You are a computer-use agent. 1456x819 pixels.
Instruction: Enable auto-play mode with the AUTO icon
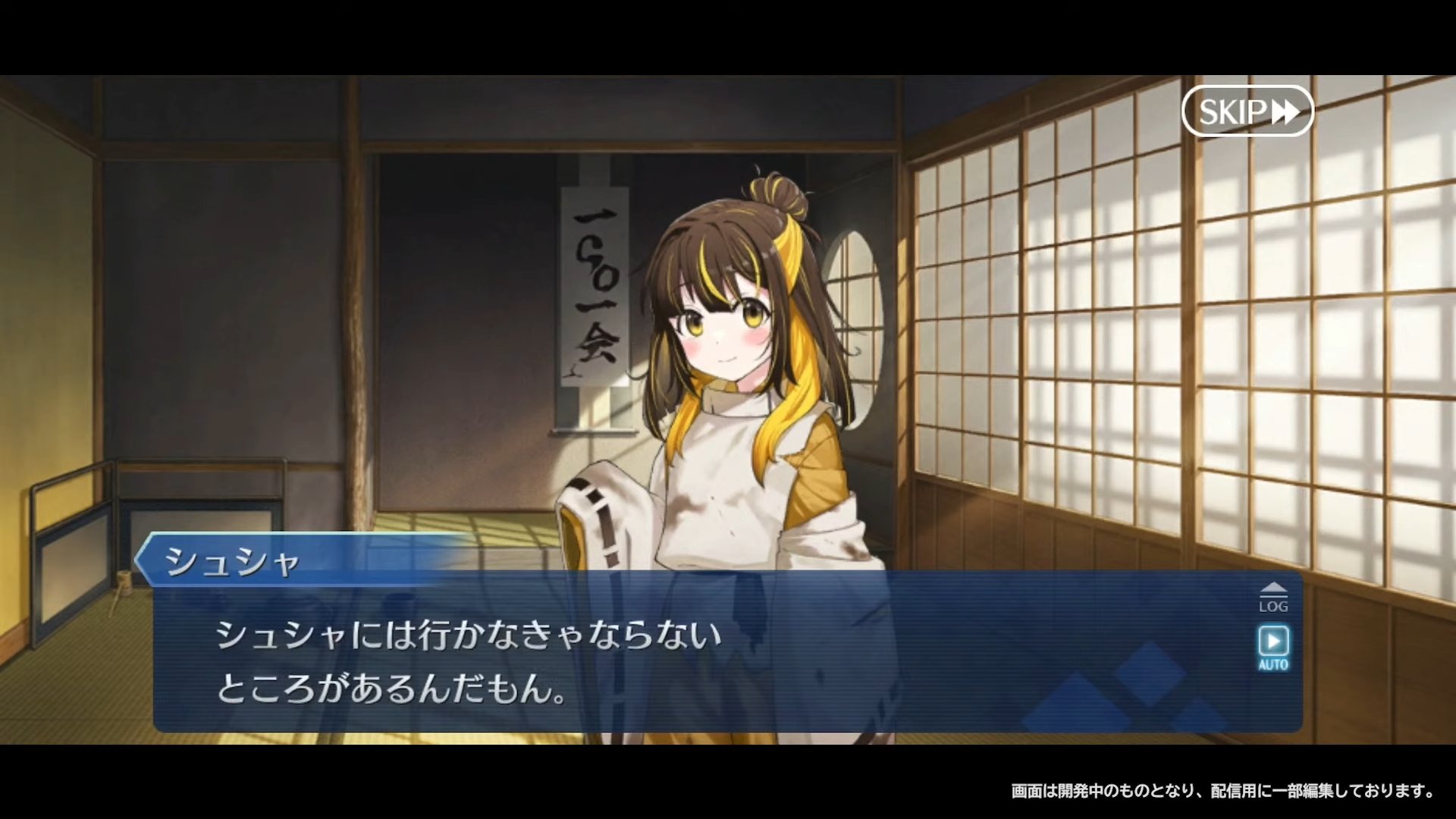tap(1272, 645)
